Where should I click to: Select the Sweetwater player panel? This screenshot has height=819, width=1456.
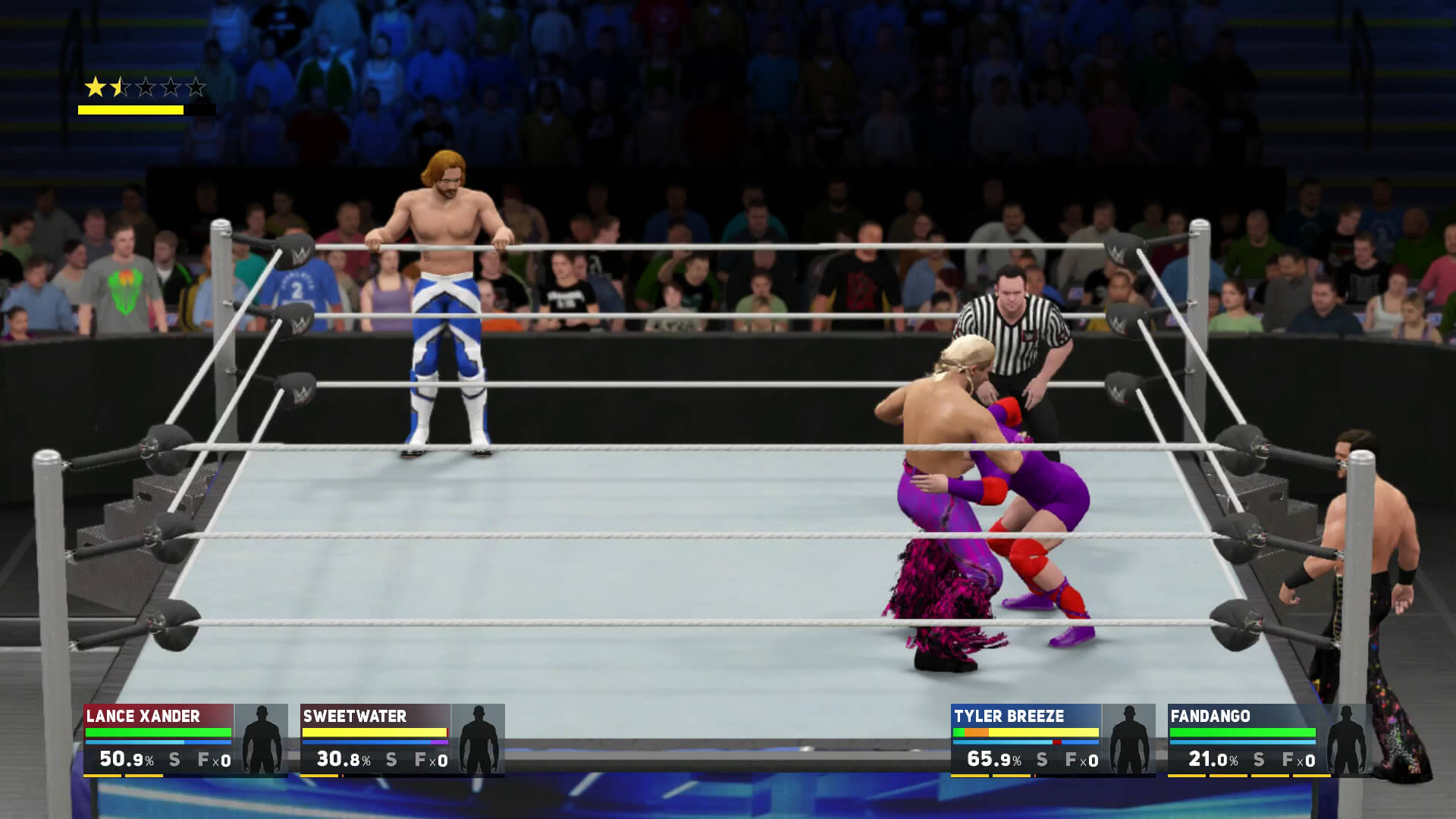click(x=375, y=739)
